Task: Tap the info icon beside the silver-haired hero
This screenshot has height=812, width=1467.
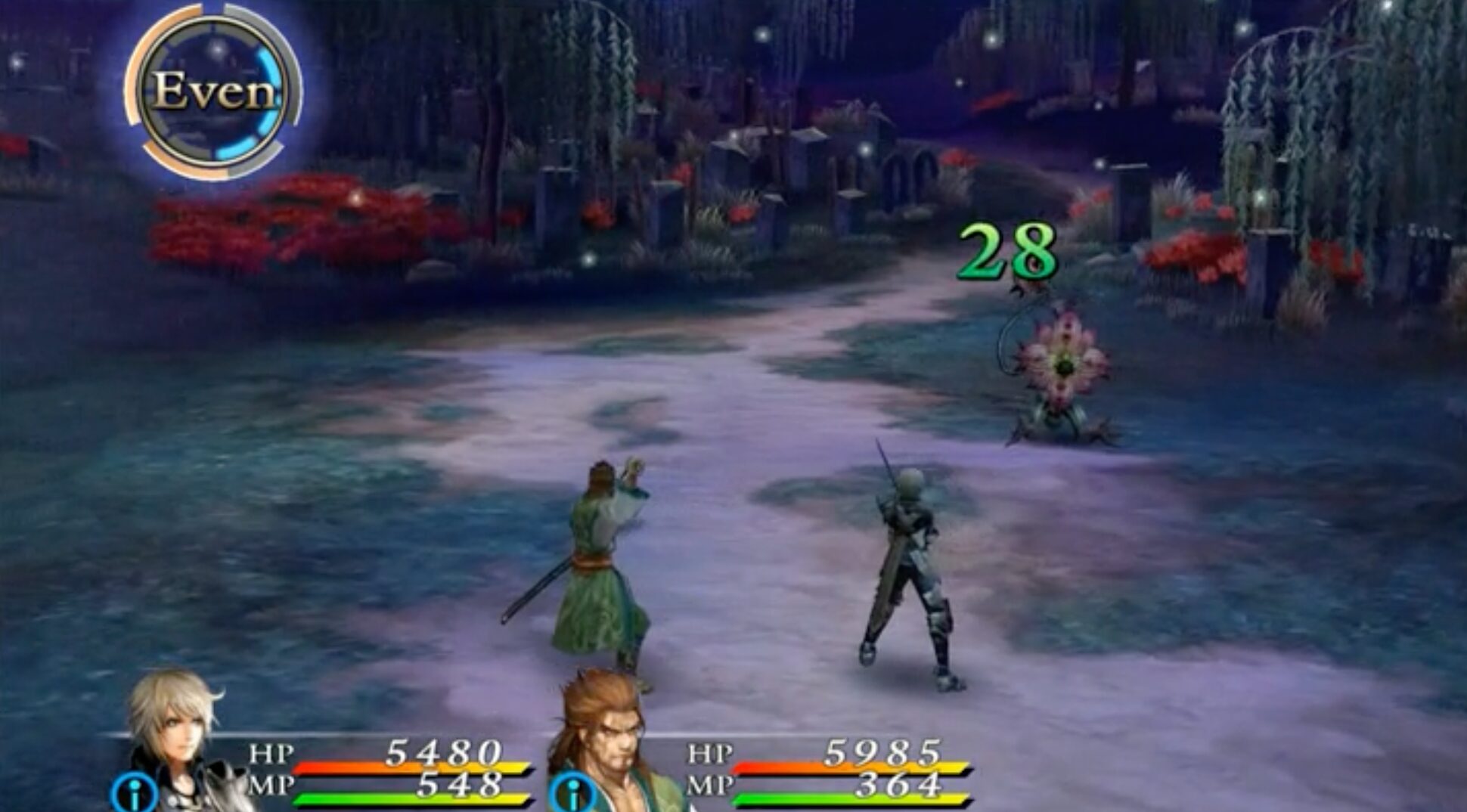Action: coord(134,794)
